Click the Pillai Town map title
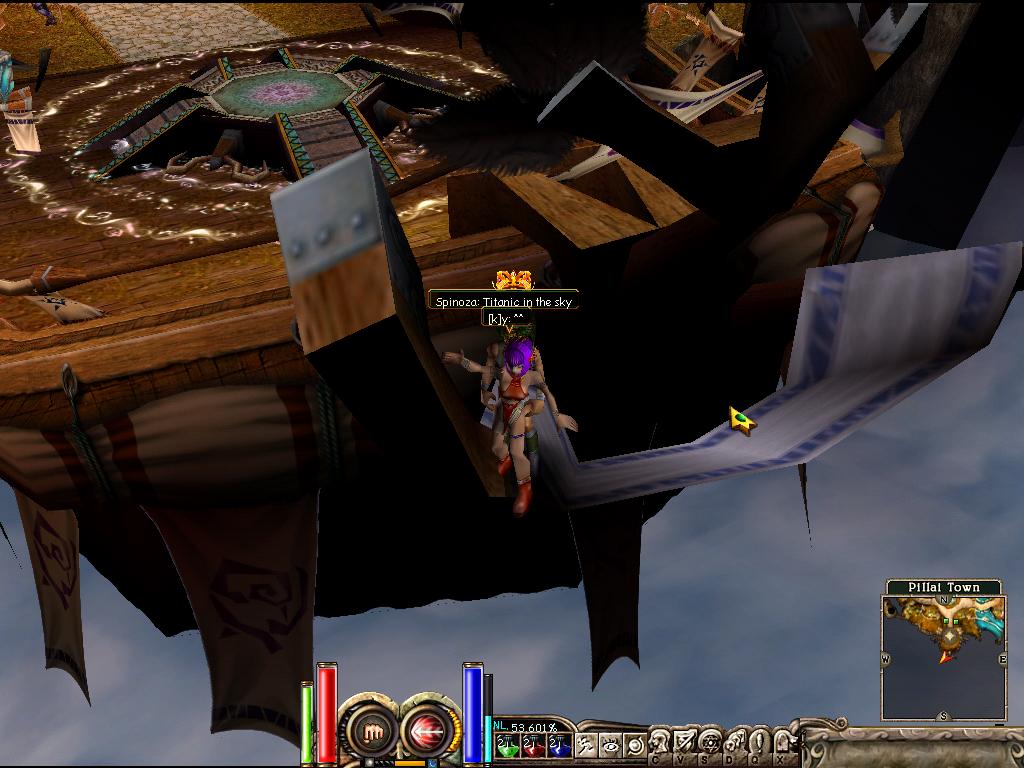This screenshot has height=768, width=1024. pos(944,587)
